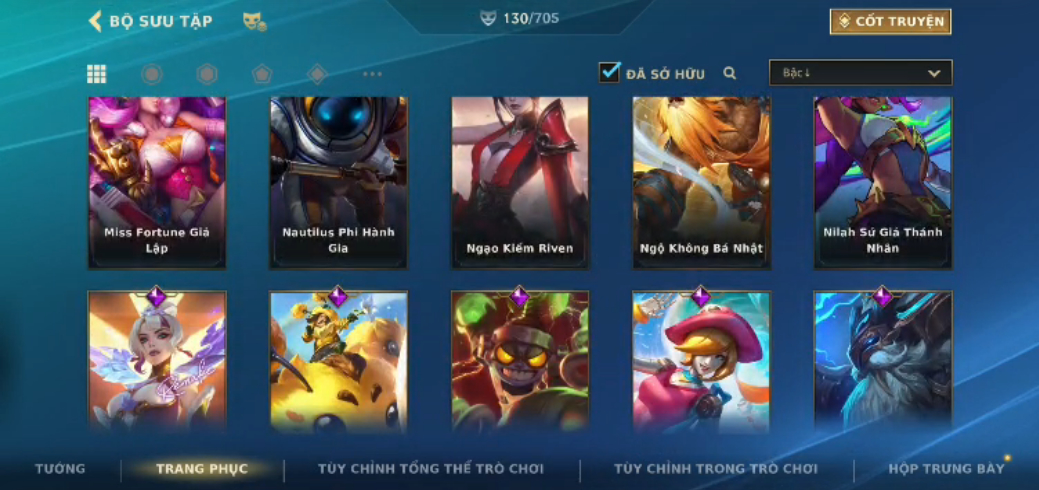Screen dimensions: 1039x490
Task: Select the Miss Fortune Giả Lập skin
Action: coord(157,183)
